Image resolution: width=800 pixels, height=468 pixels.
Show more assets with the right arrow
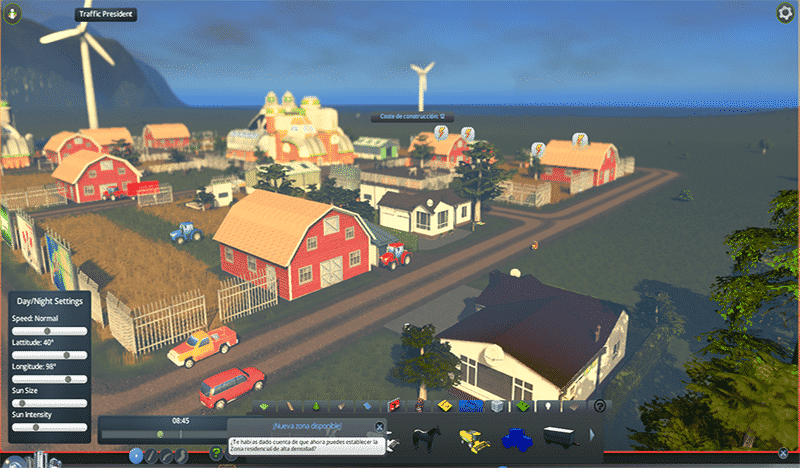pyautogui.click(x=592, y=436)
